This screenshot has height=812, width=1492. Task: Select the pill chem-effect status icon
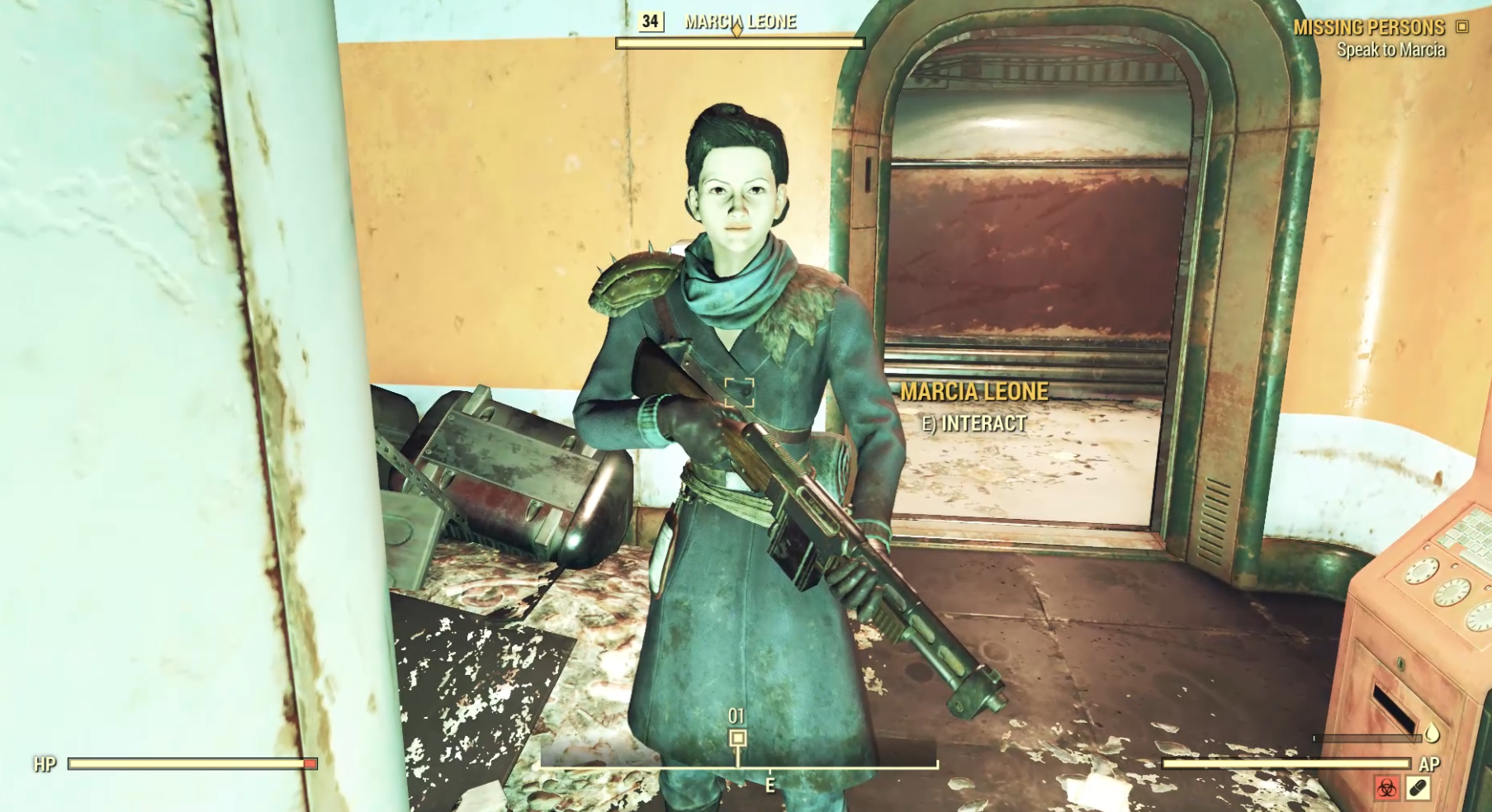pyautogui.click(x=1419, y=788)
